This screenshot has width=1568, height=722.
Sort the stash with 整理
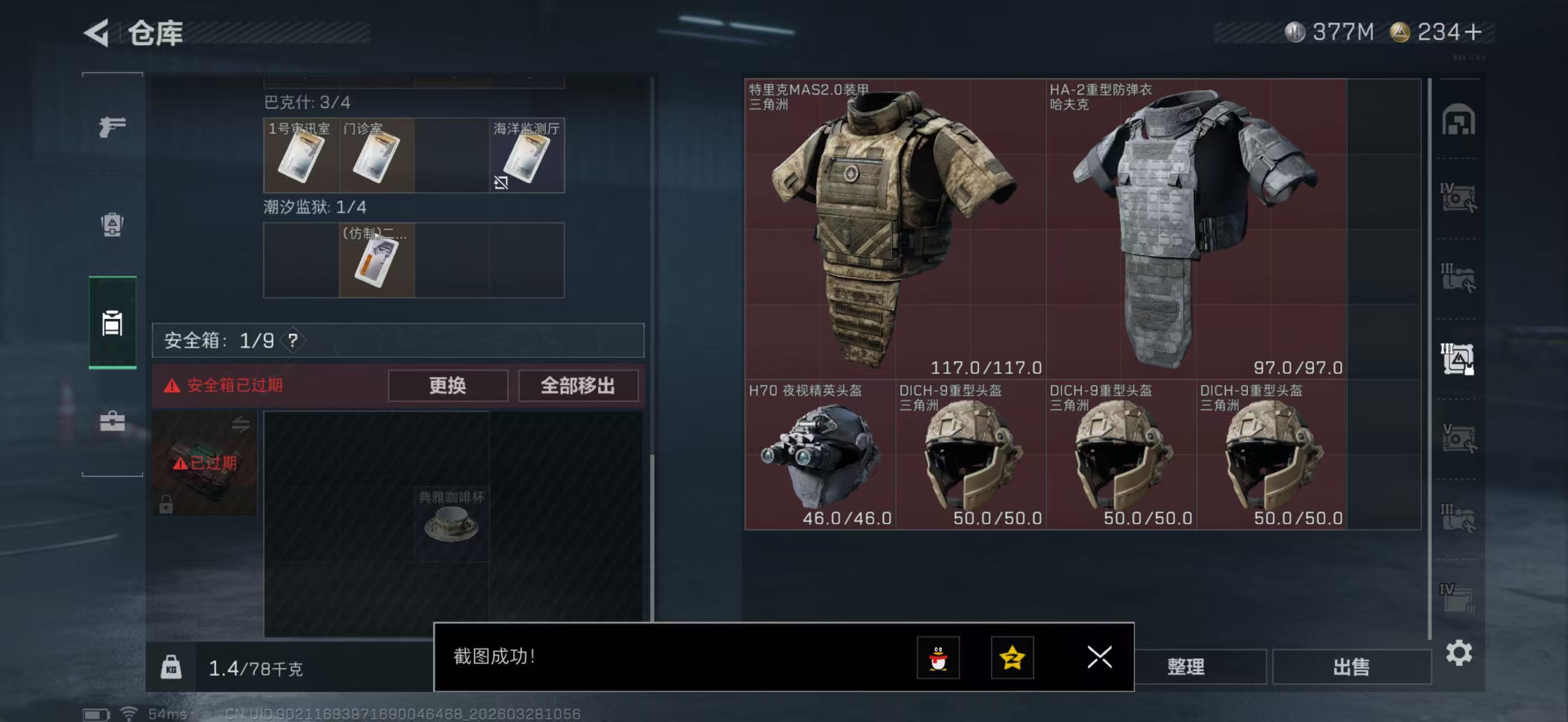1185,667
